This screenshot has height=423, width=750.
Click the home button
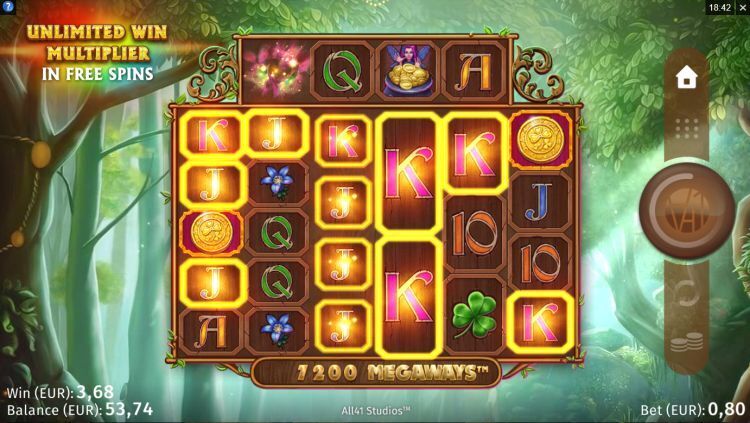[x=686, y=78]
